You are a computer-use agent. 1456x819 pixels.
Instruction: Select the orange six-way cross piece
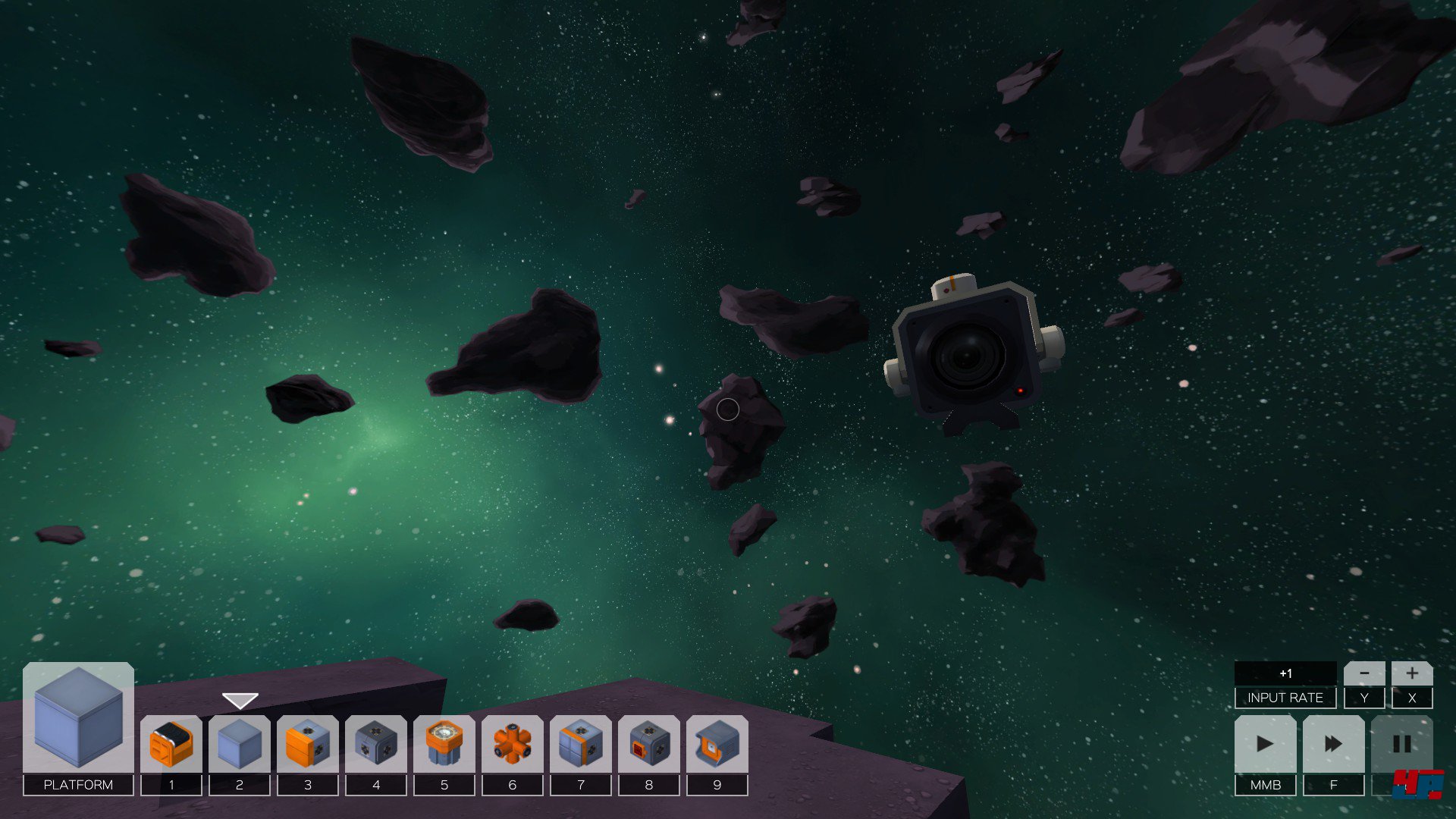coord(513,744)
